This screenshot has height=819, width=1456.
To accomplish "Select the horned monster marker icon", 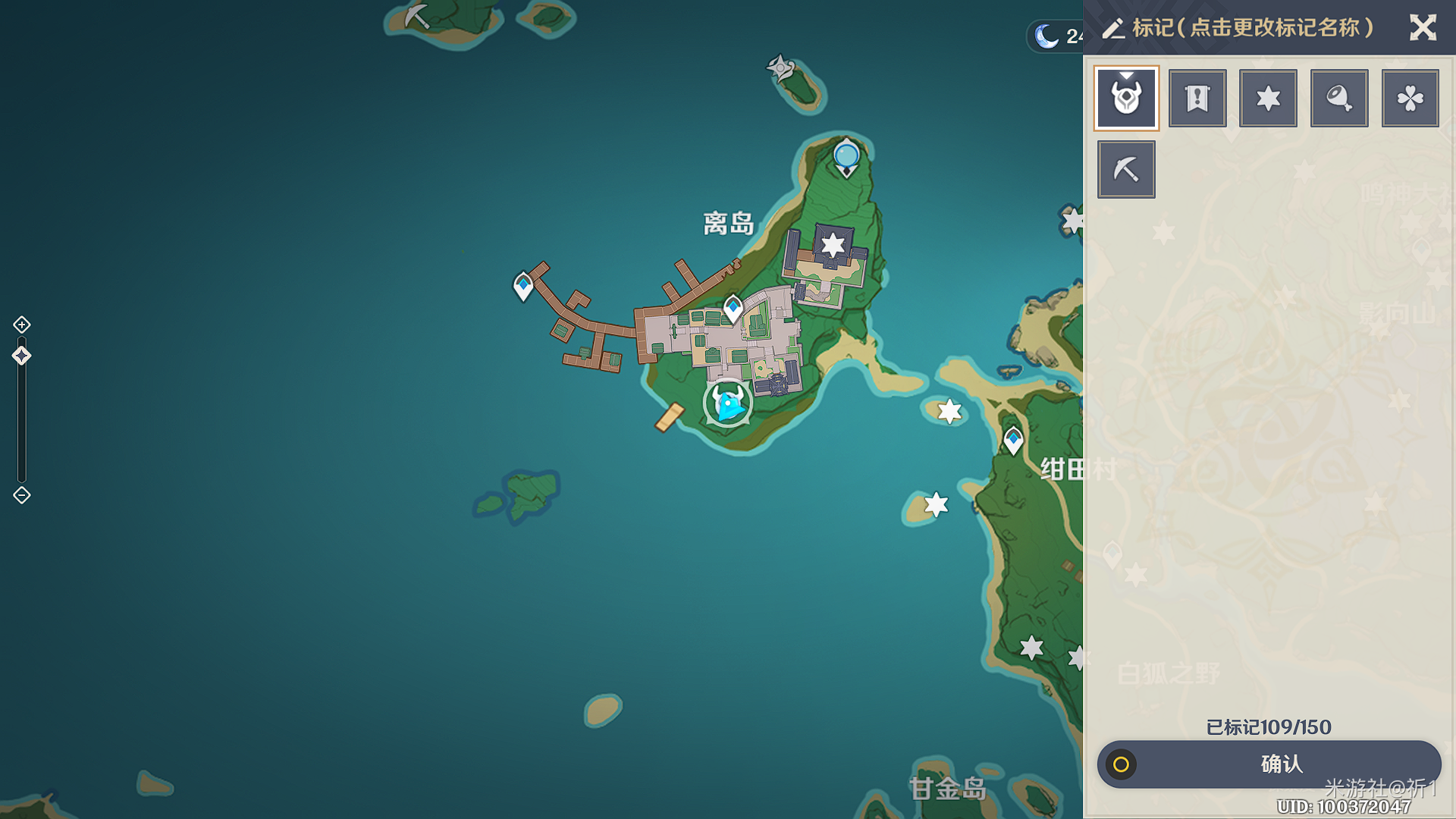I will tap(1126, 99).
